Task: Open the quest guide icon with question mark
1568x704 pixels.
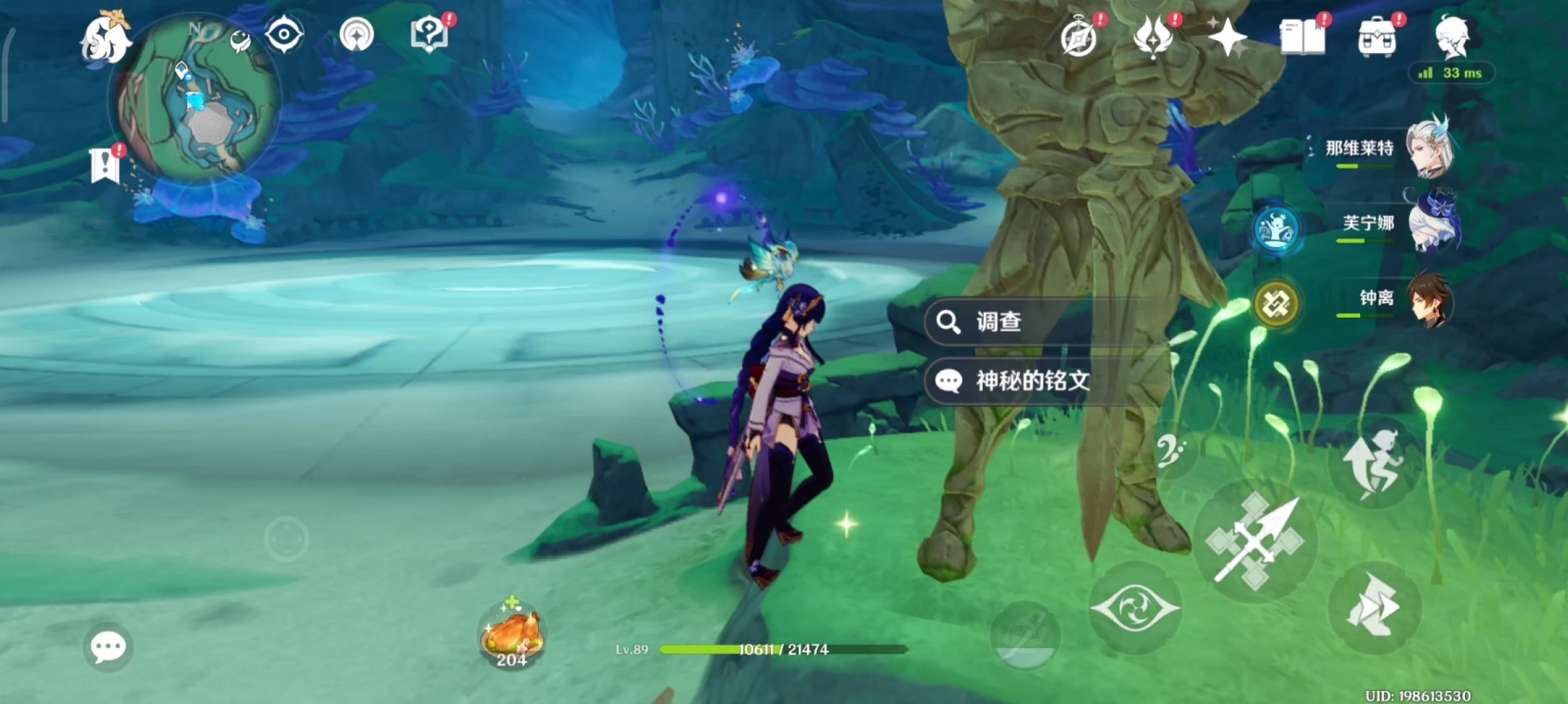Action: [429, 35]
